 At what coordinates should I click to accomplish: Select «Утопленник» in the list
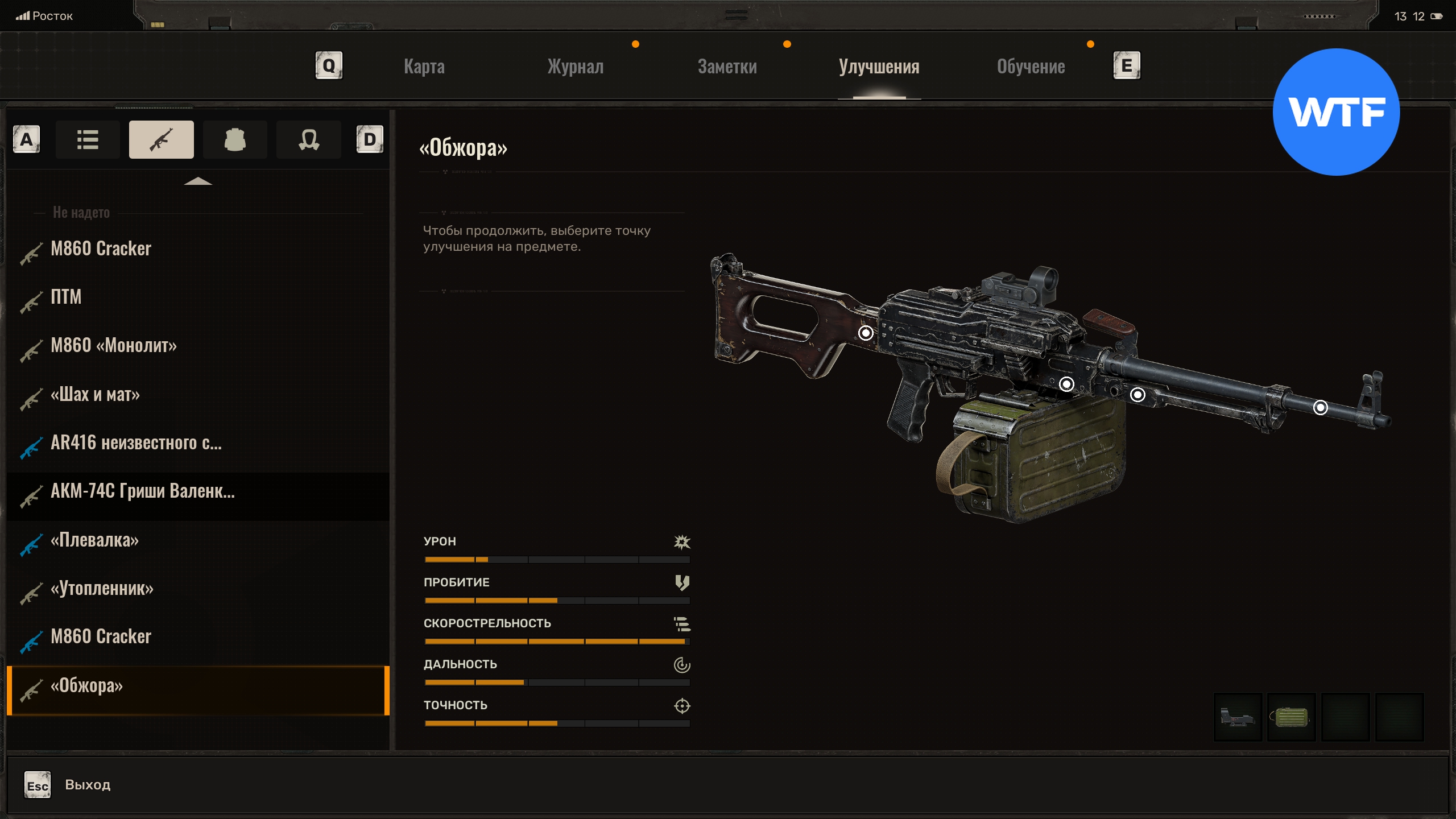pyautogui.click(x=102, y=588)
